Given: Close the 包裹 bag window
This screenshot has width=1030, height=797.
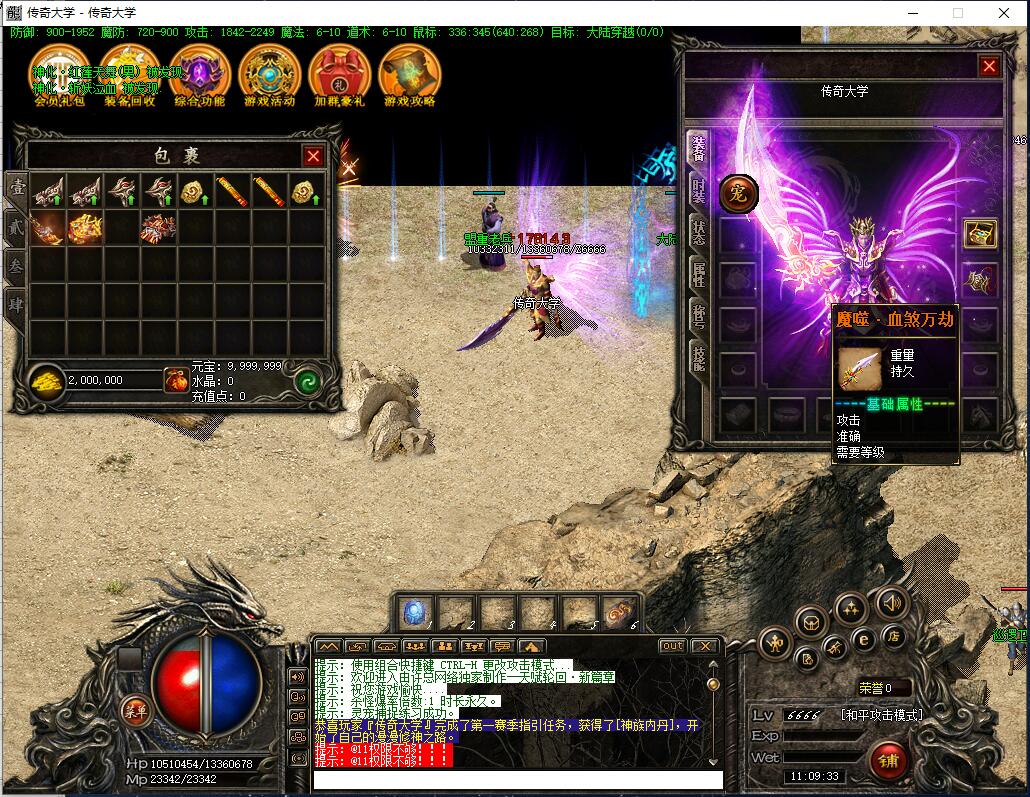Looking at the screenshot, I should pos(313,156).
